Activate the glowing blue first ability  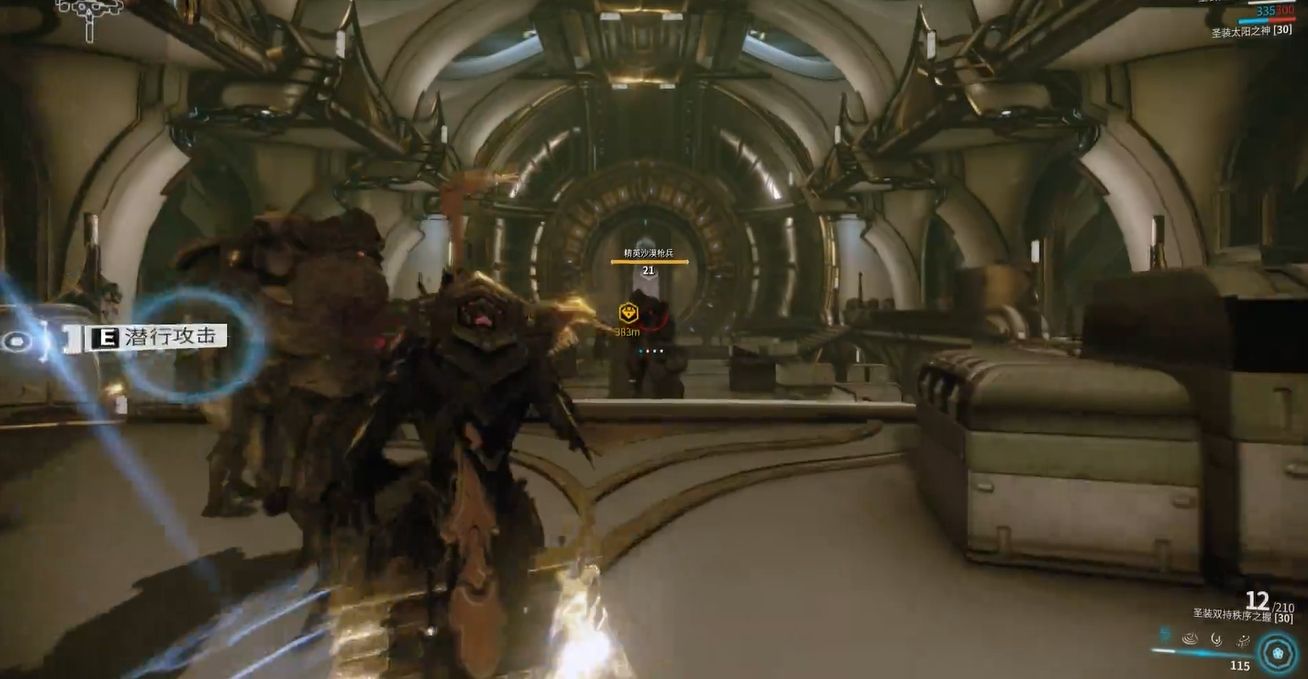click(x=1165, y=634)
